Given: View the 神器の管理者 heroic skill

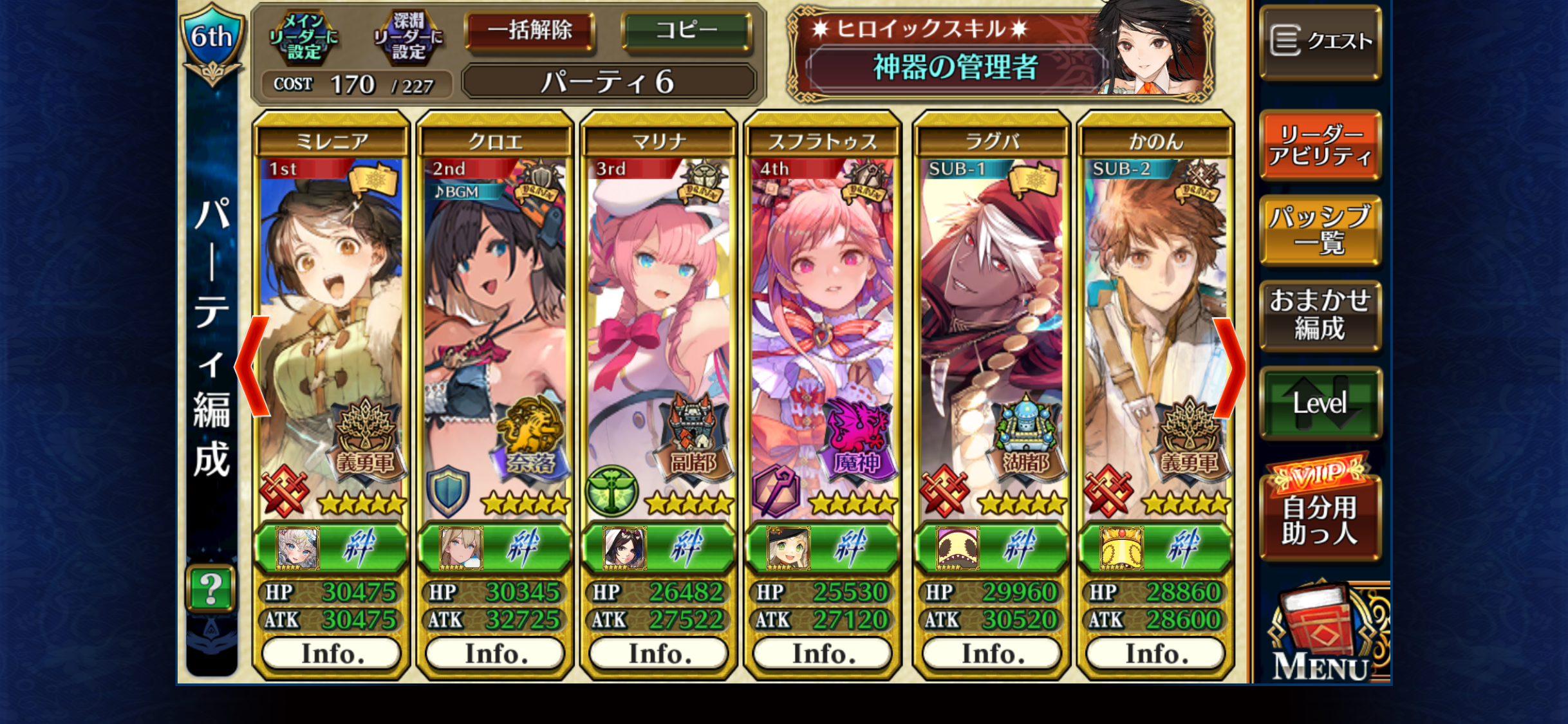Looking at the screenshot, I should (955, 67).
